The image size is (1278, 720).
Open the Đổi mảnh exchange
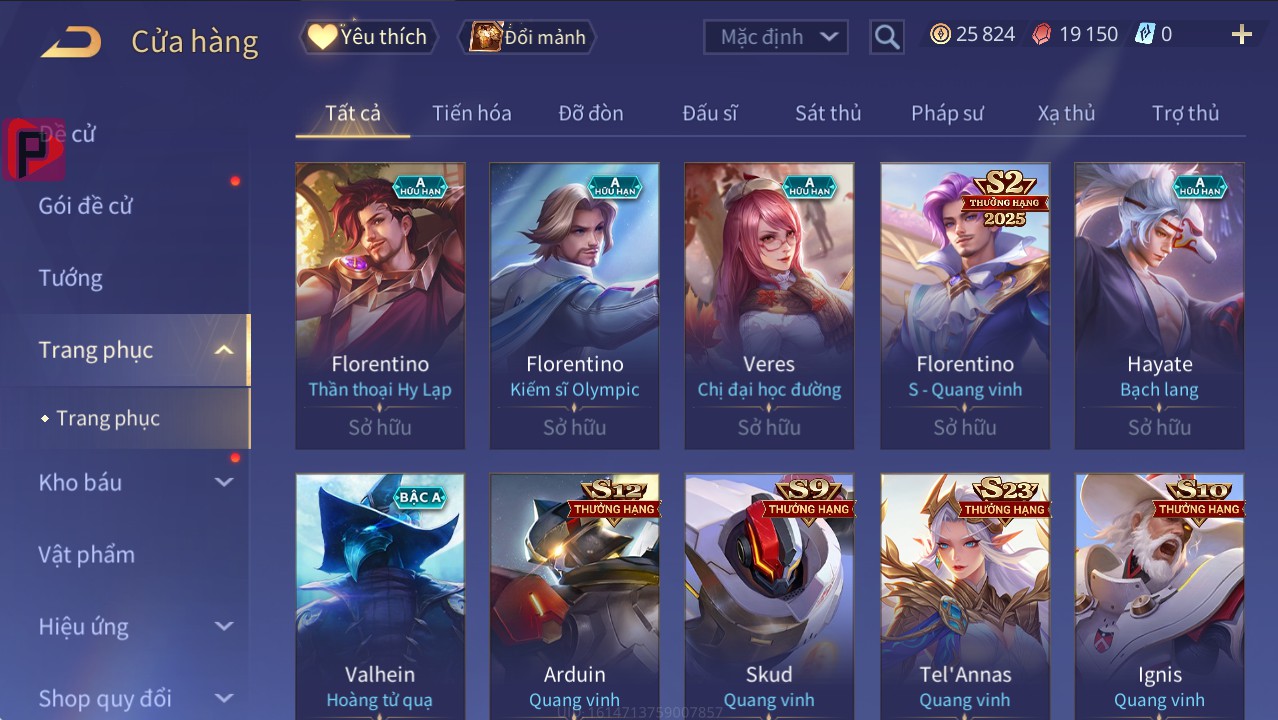[528, 37]
